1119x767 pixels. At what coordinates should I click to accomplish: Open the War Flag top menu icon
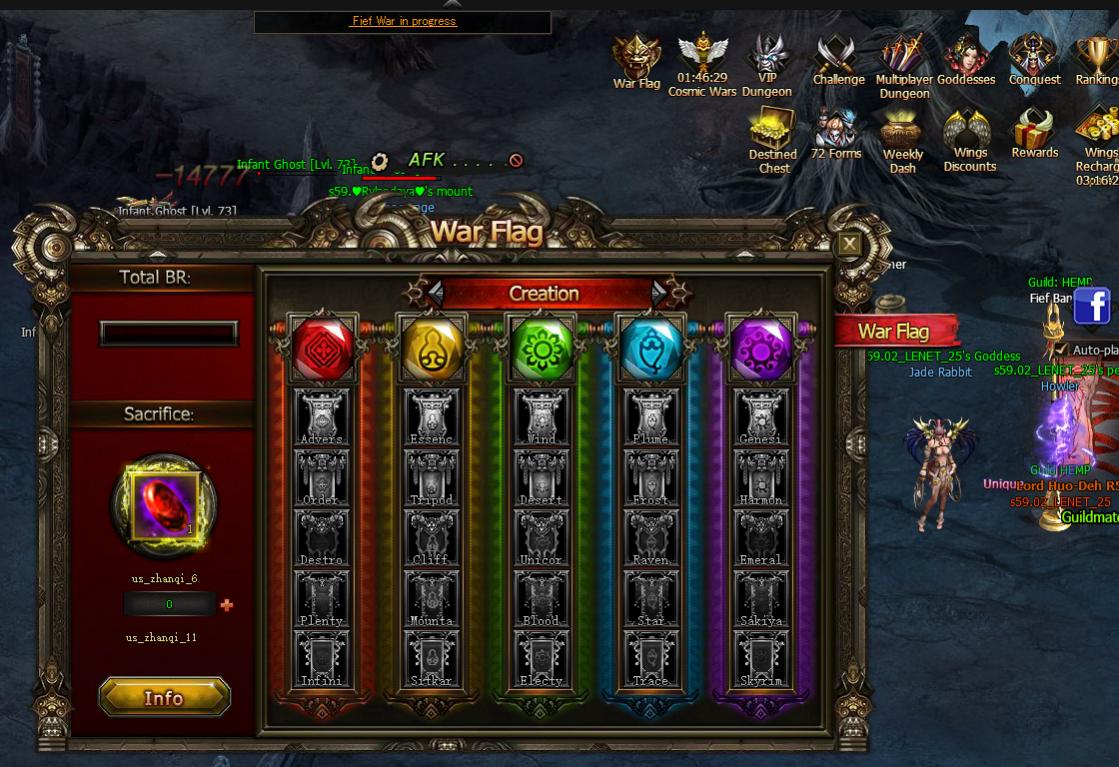click(x=636, y=62)
